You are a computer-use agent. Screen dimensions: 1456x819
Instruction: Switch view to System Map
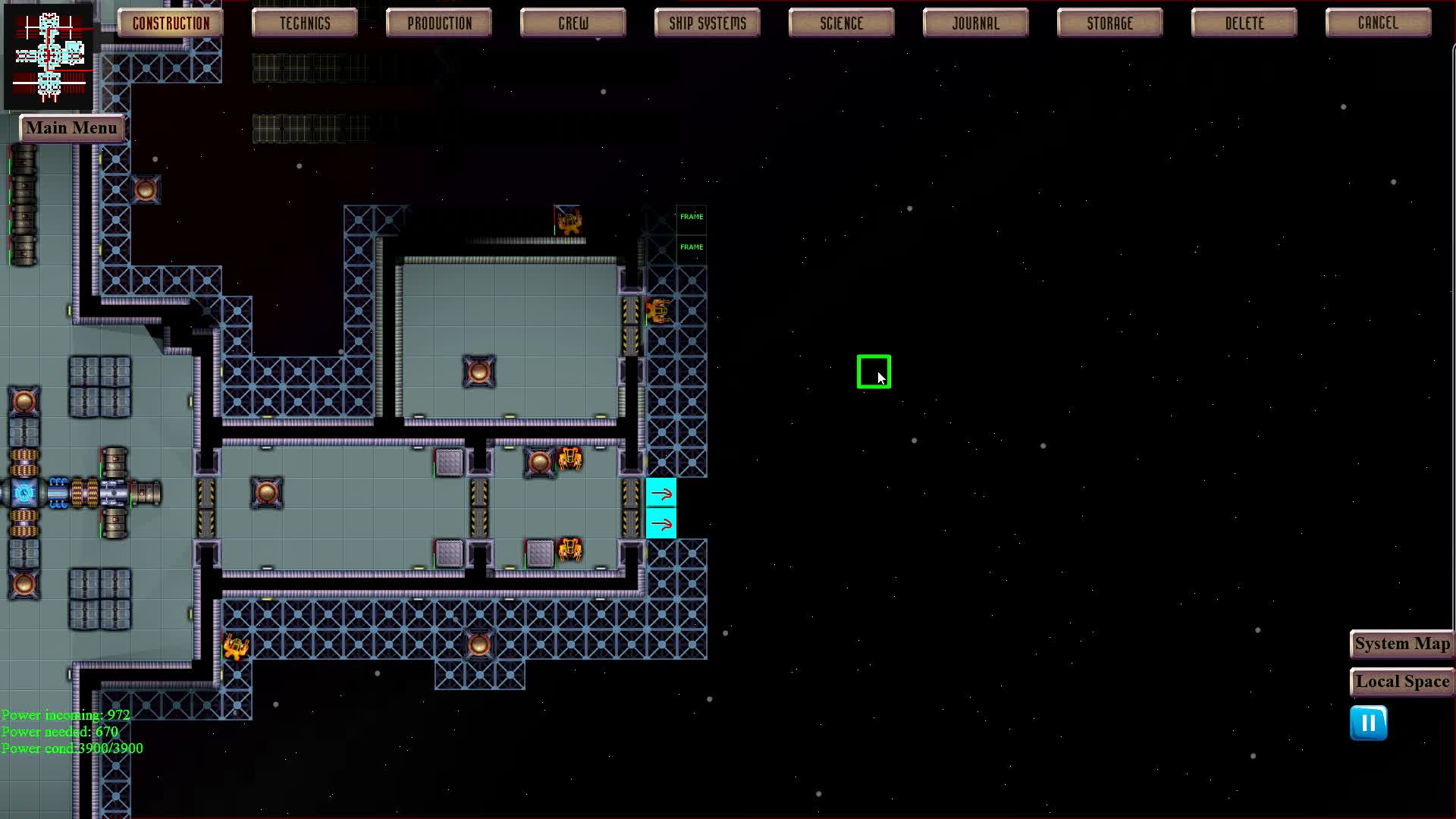pyautogui.click(x=1401, y=644)
